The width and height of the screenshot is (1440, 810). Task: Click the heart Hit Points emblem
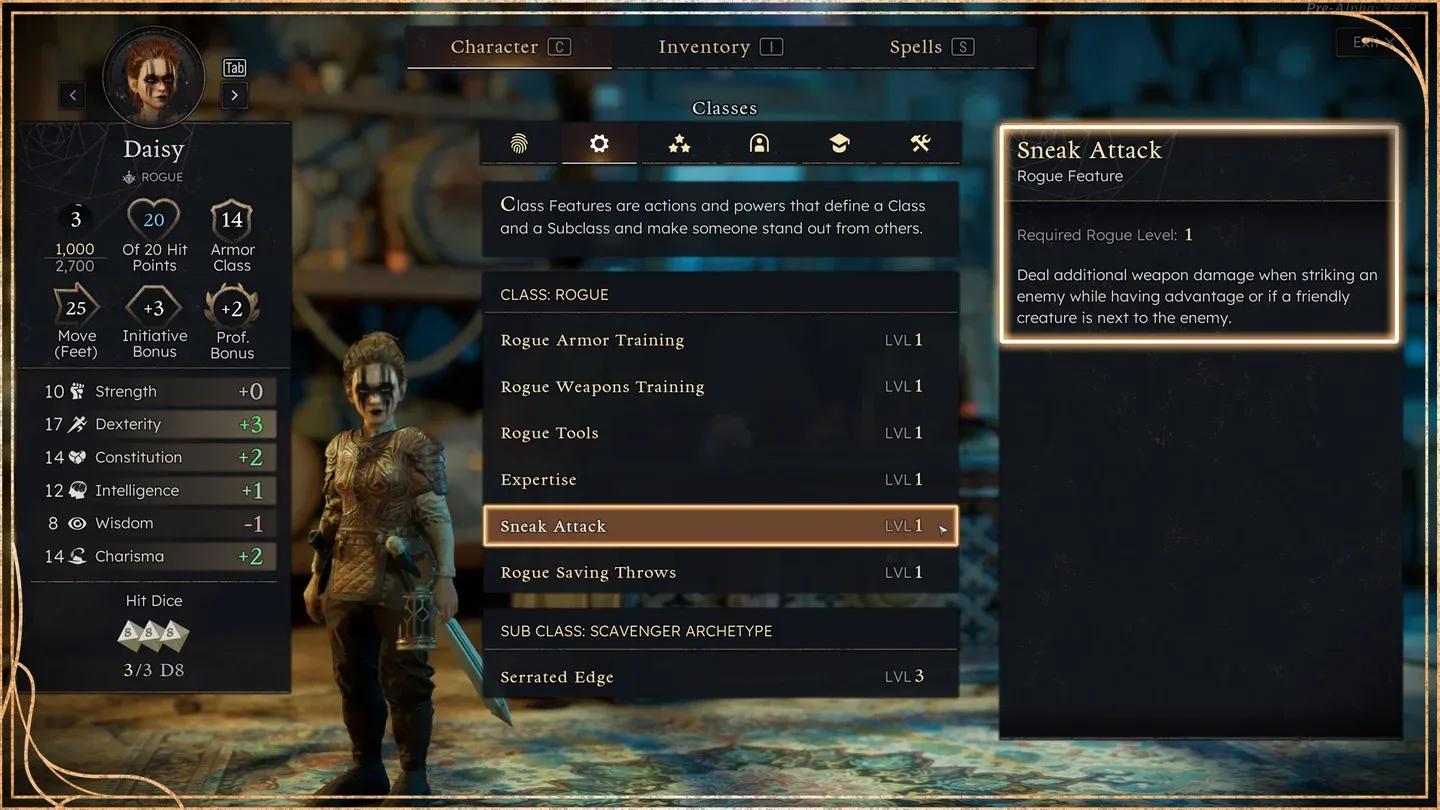coord(154,218)
